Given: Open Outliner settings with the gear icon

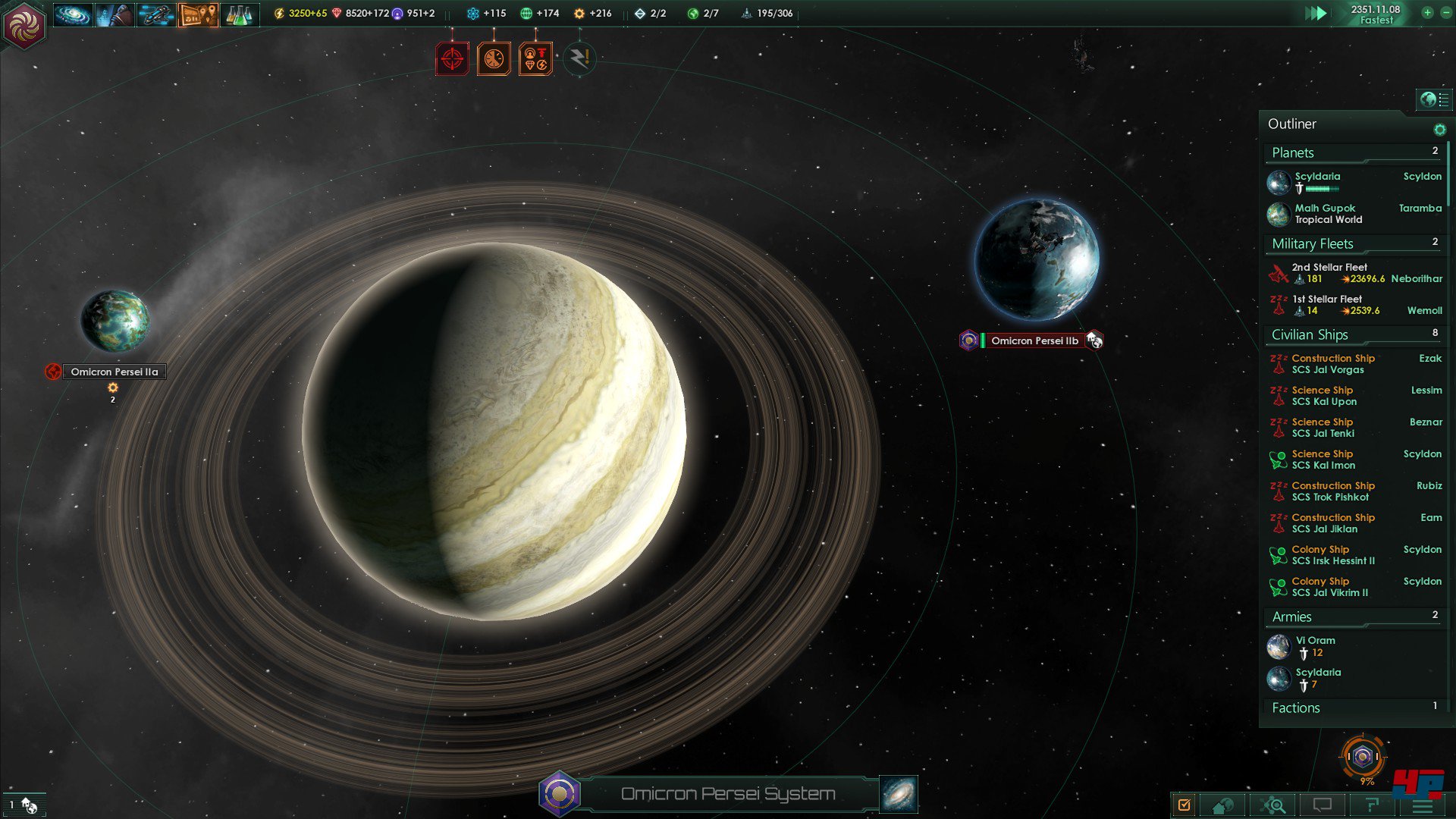Looking at the screenshot, I should pos(1439,130).
